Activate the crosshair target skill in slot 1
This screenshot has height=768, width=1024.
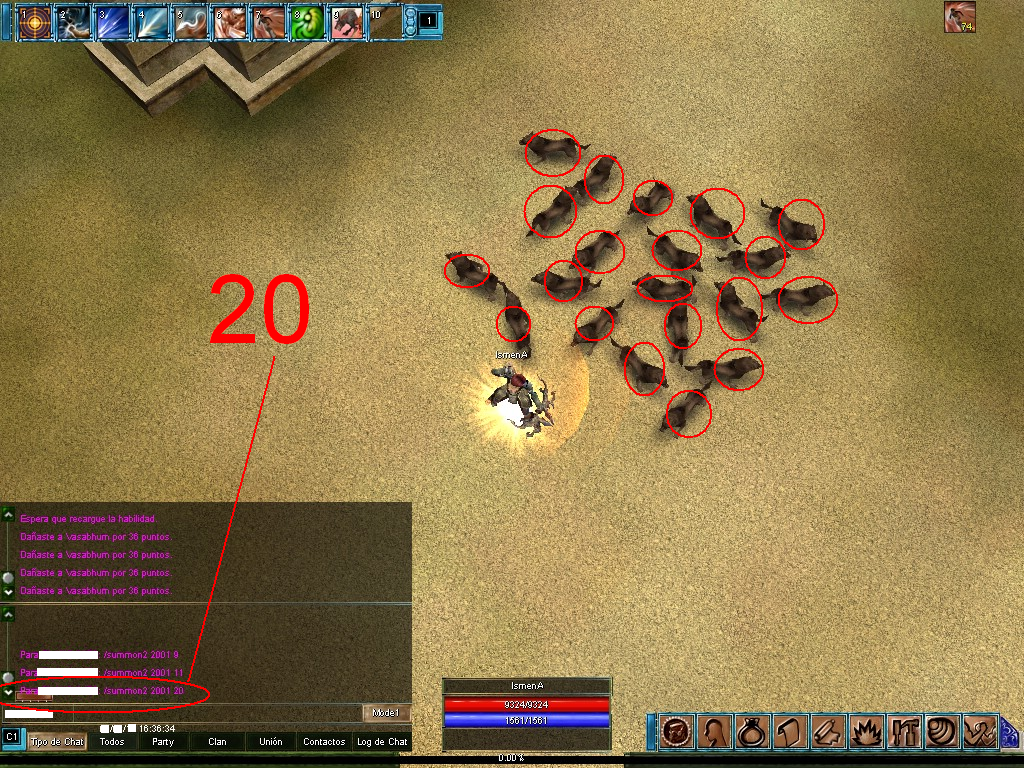[x=35, y=22]
